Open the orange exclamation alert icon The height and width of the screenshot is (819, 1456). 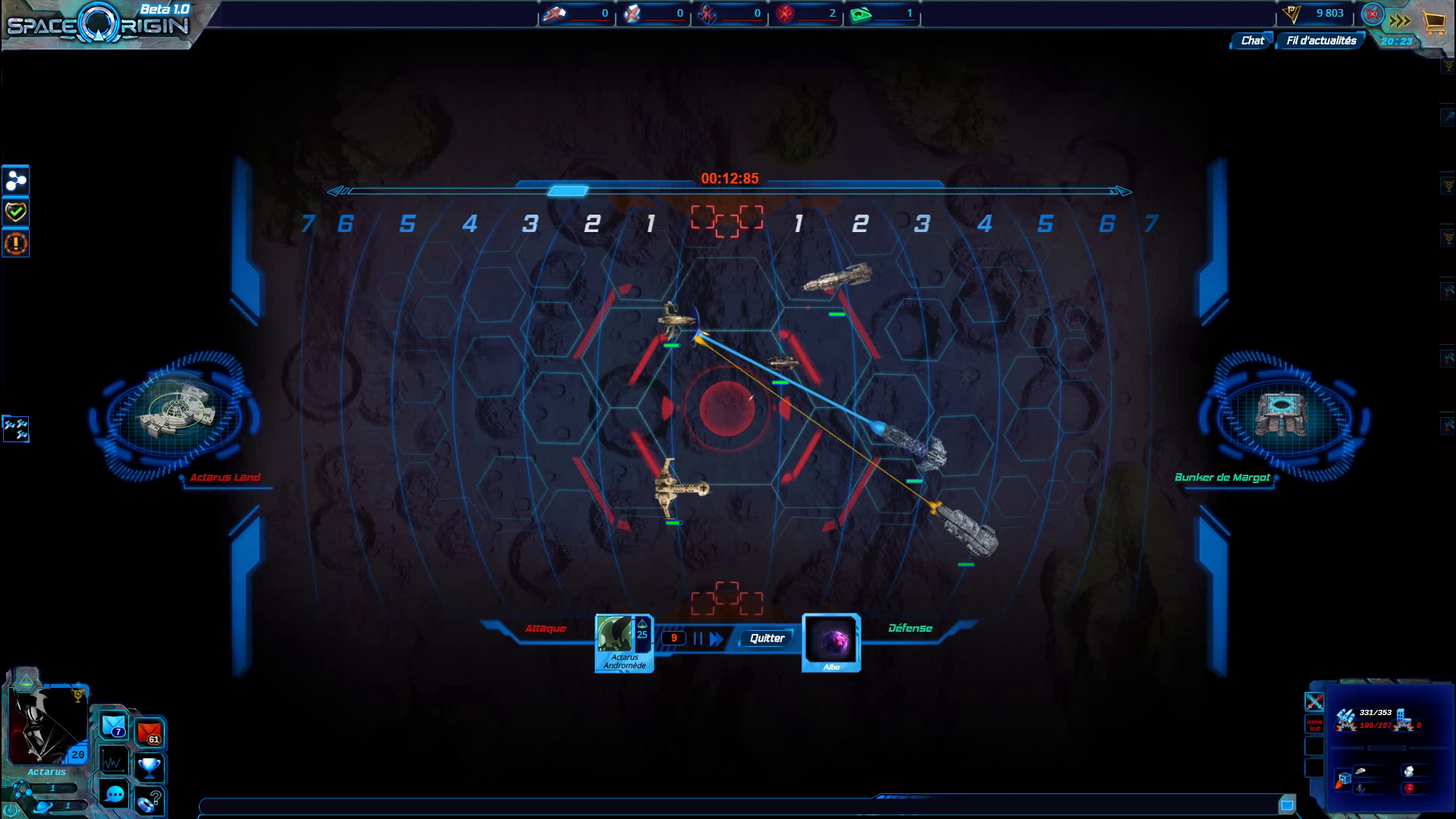16,243
